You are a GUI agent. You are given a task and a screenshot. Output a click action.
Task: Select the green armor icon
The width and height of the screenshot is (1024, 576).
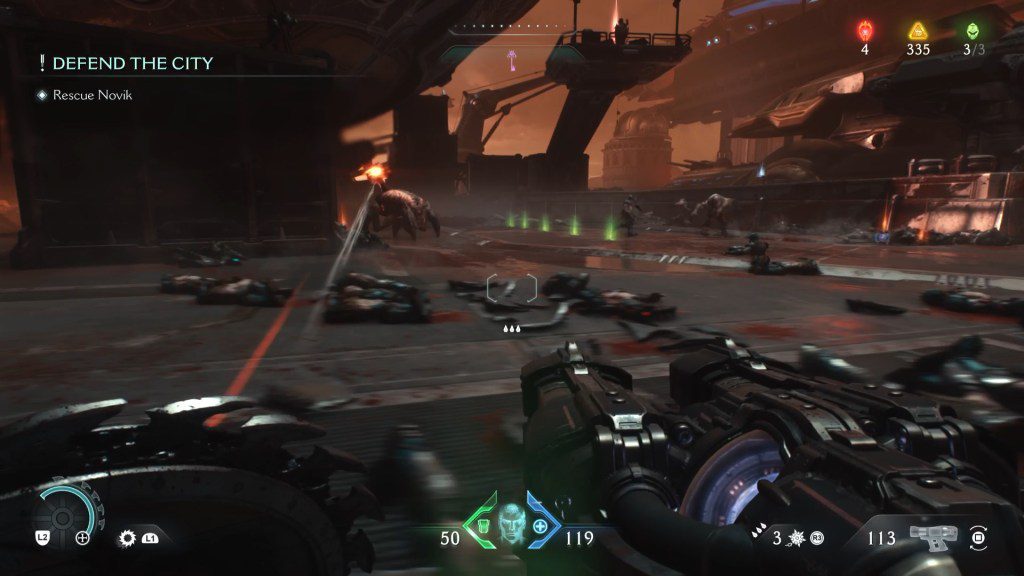pos(481,525)
